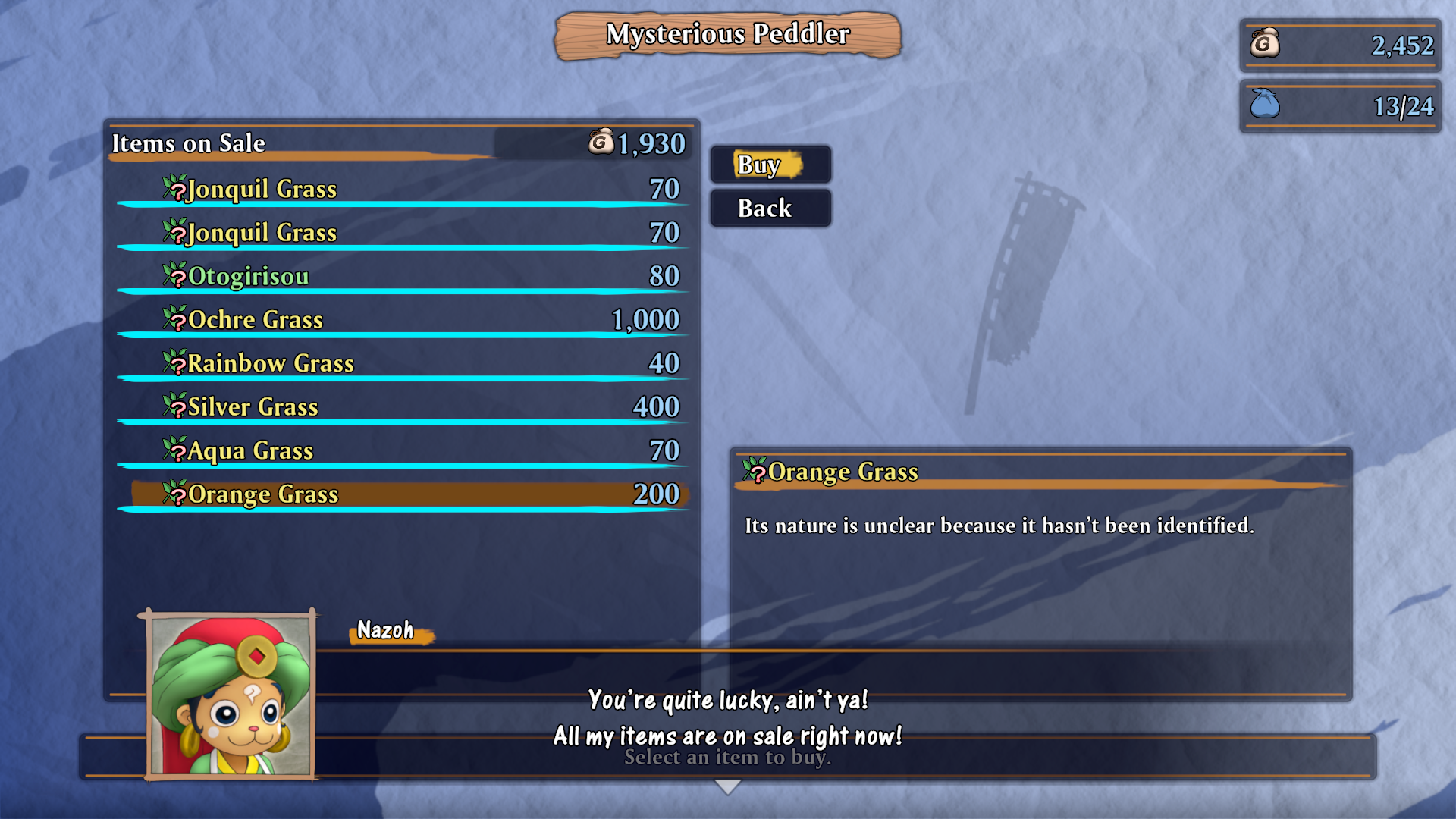Pick the Ochre Grass listing

[402, 320]
